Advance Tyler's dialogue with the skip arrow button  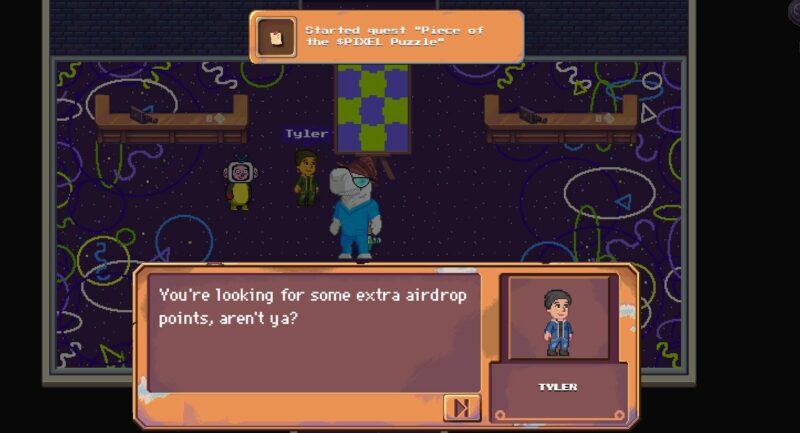[461, 407]
